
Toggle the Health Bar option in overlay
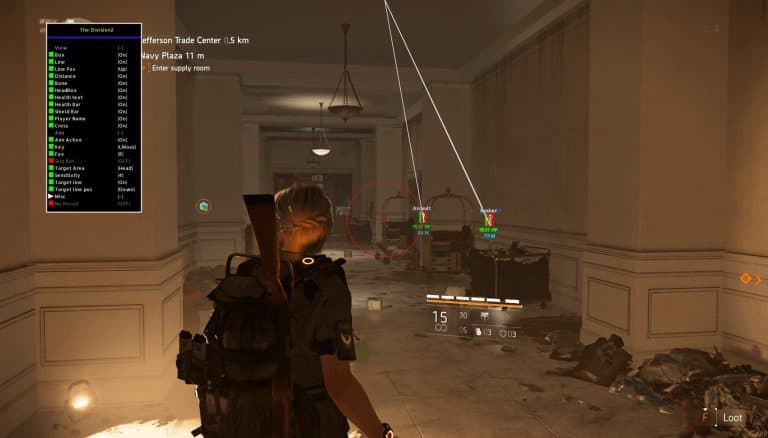tap(68, 103)
